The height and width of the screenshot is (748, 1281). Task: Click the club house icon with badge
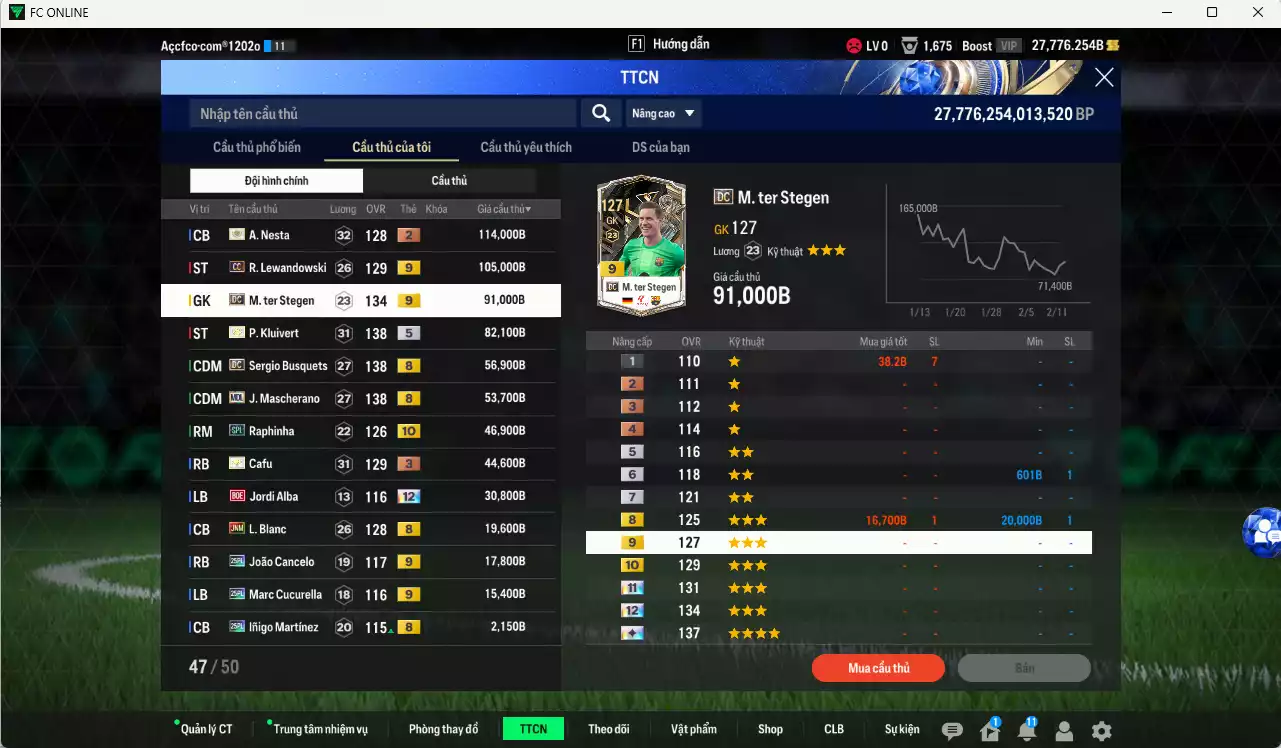point(989,731)
